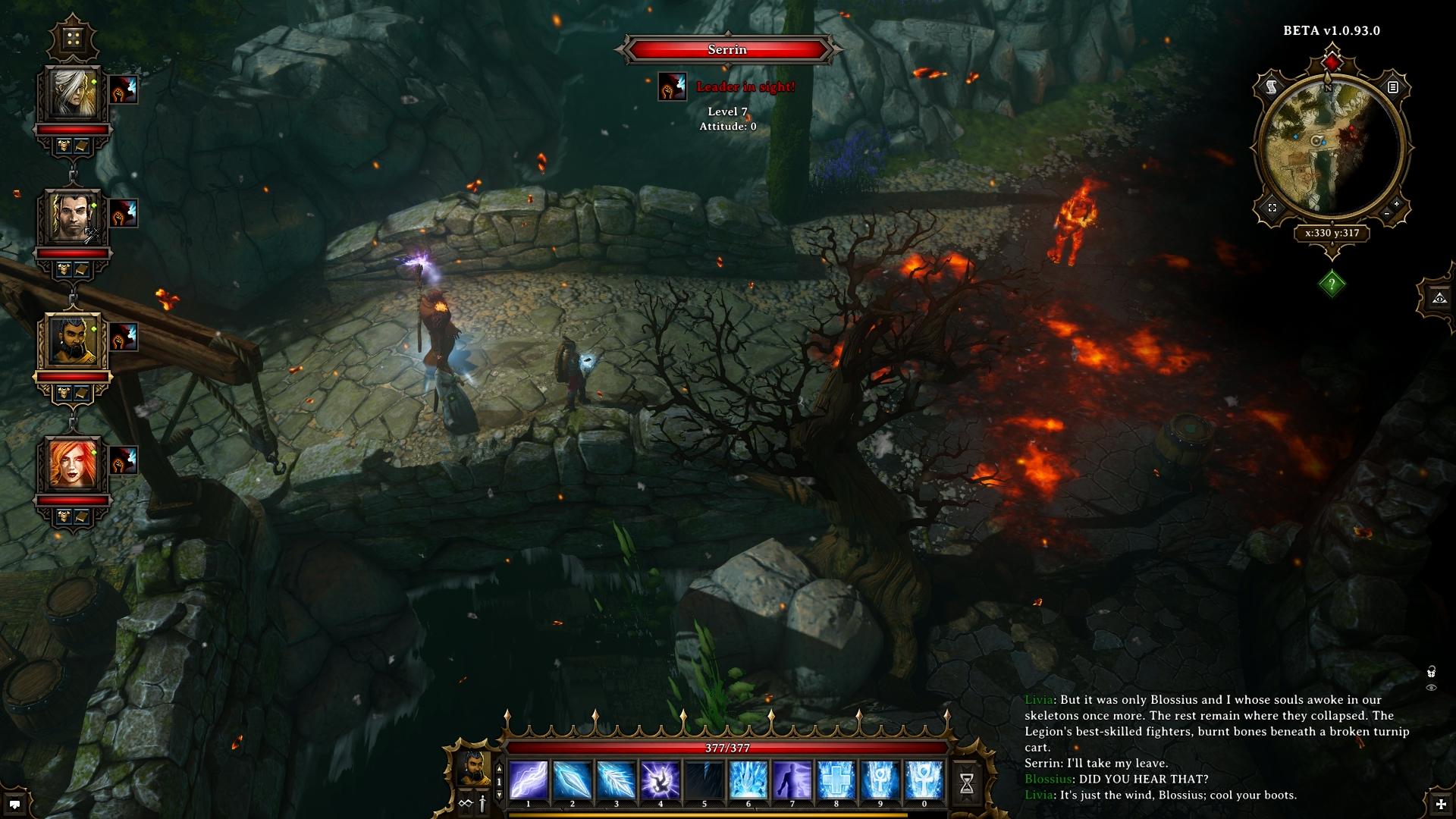The height and width of the screenshot is (819, 1456).
Task: Click the green question mark diamond
Action: pyautogui.click(x=1332, y=284)
